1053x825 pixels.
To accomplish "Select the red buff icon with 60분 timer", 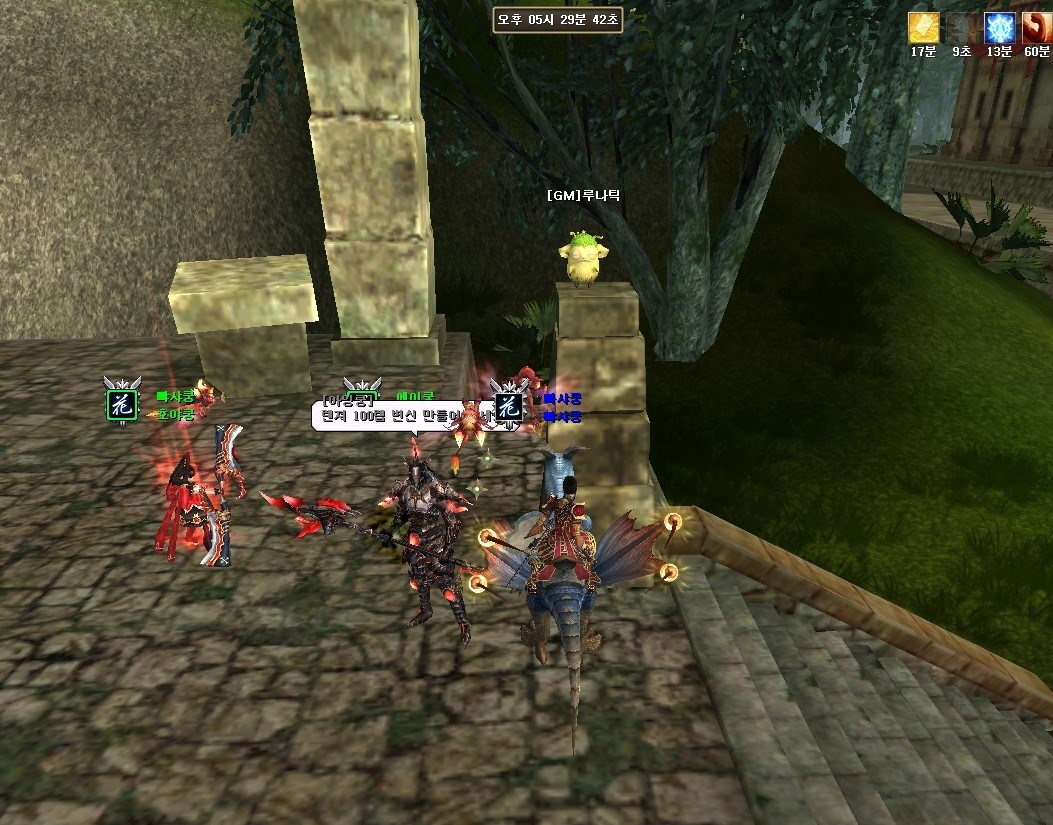I will click(1036, 28).
